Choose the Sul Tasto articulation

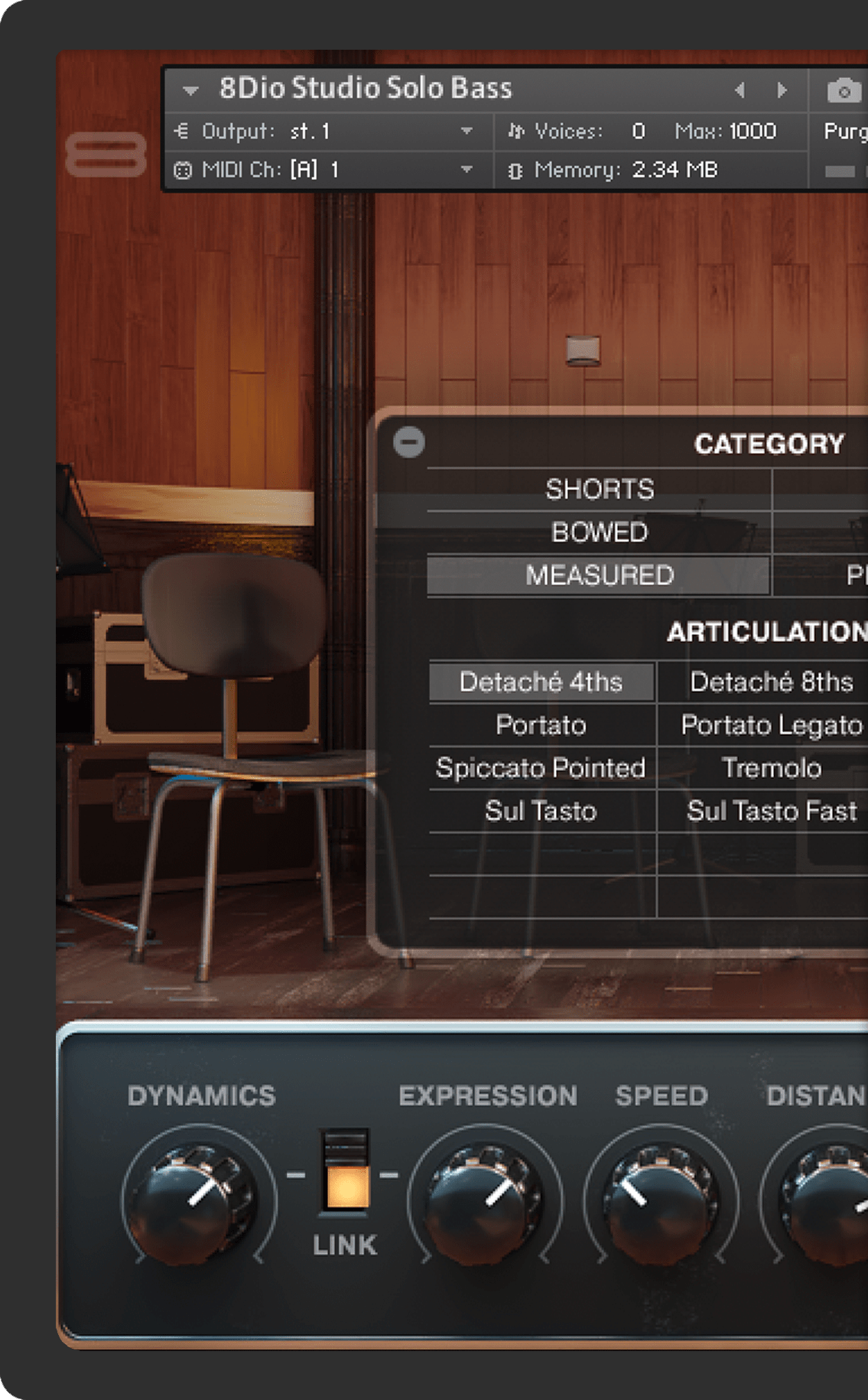coord(541,811)
